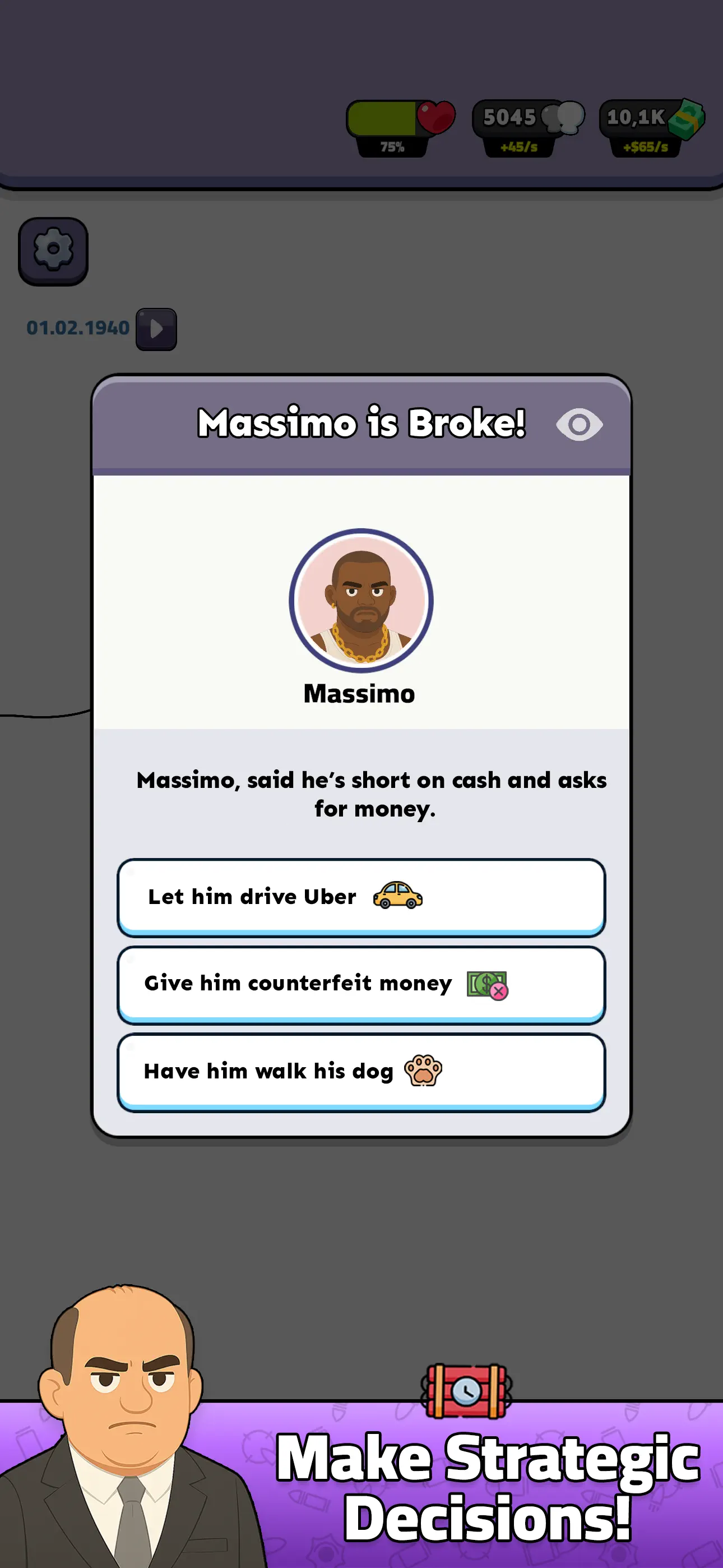Choose 'Give him counterfeit money'

point(361,984)
